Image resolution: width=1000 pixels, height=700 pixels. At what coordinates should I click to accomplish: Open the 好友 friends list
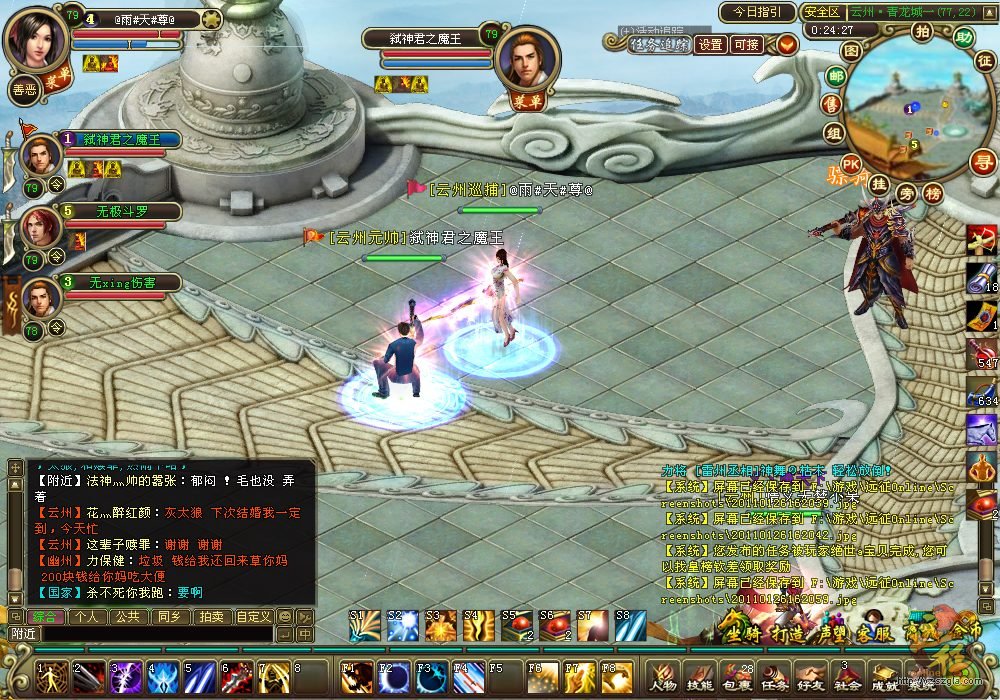pos(810,677)
